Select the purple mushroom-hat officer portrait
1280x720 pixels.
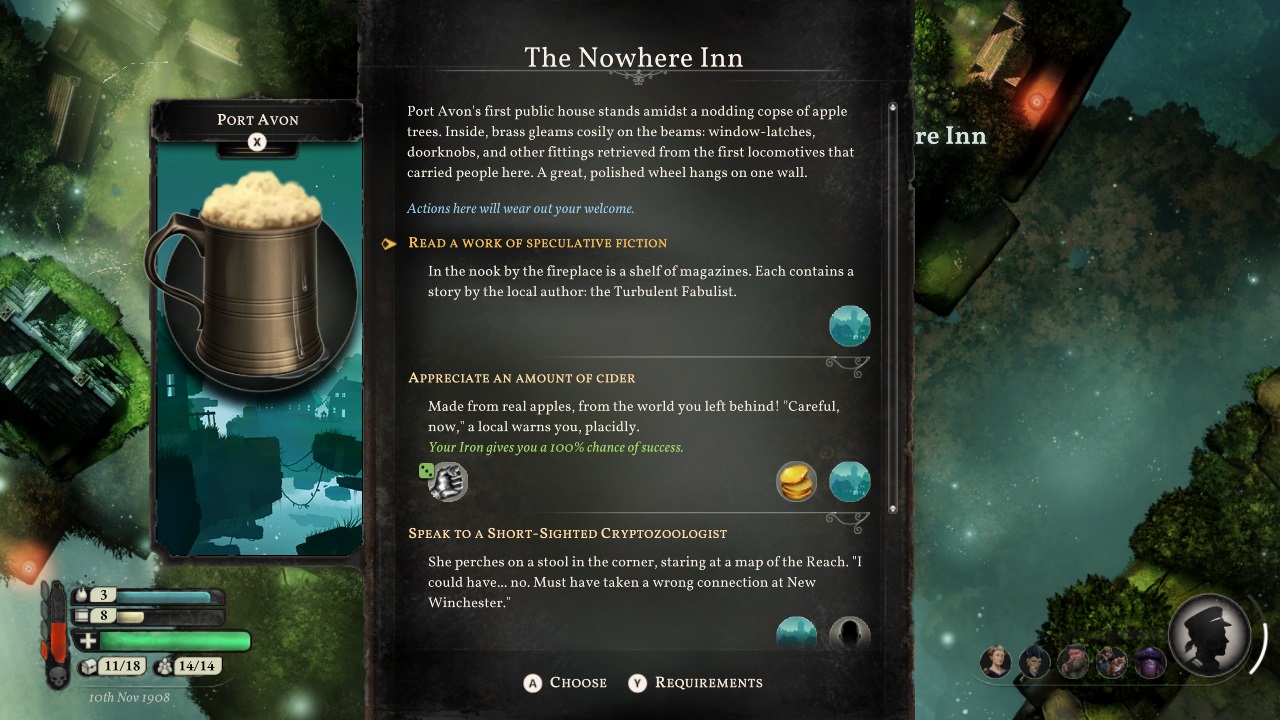1150,662
